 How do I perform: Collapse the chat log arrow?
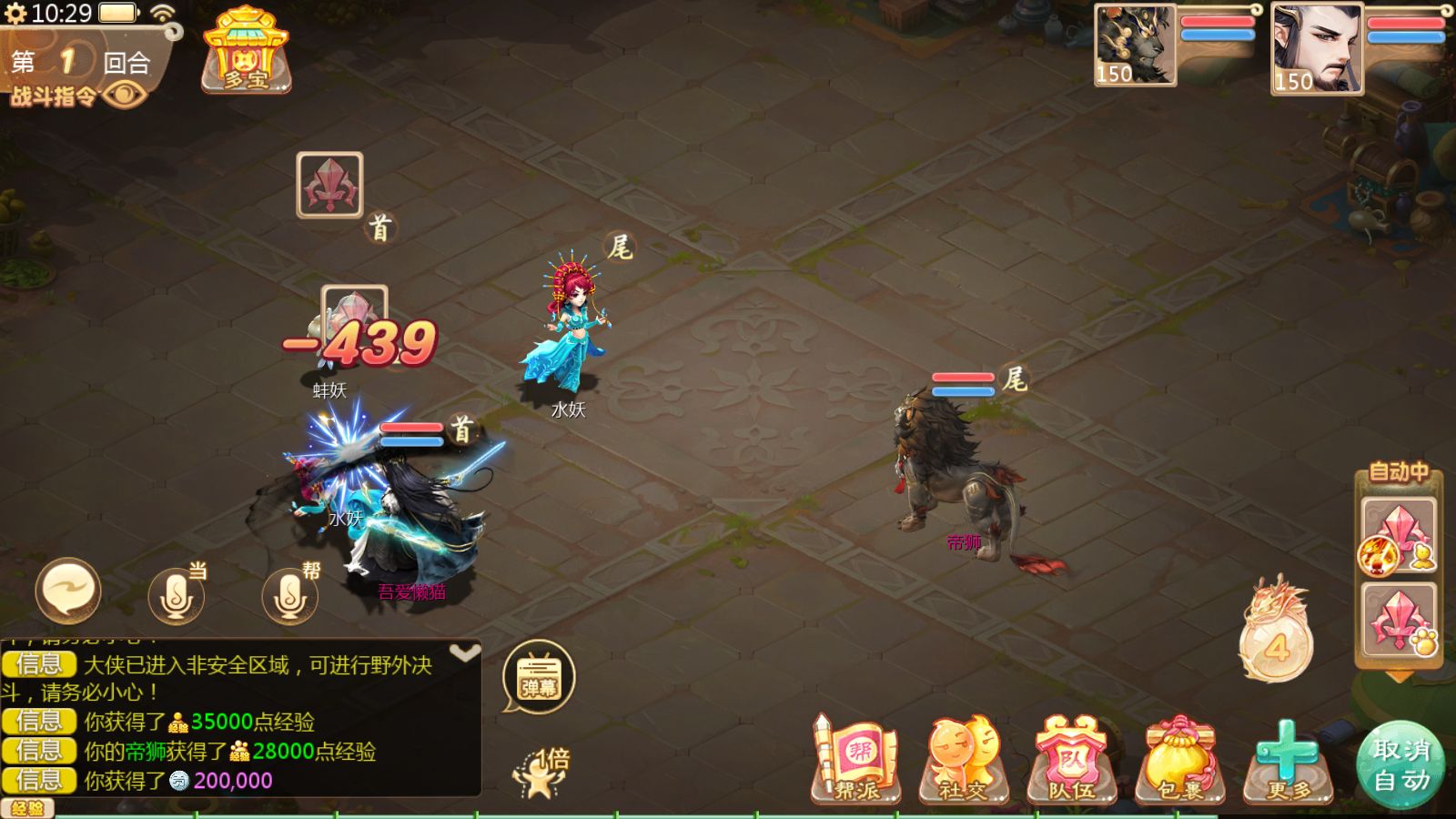click(464, 653)
